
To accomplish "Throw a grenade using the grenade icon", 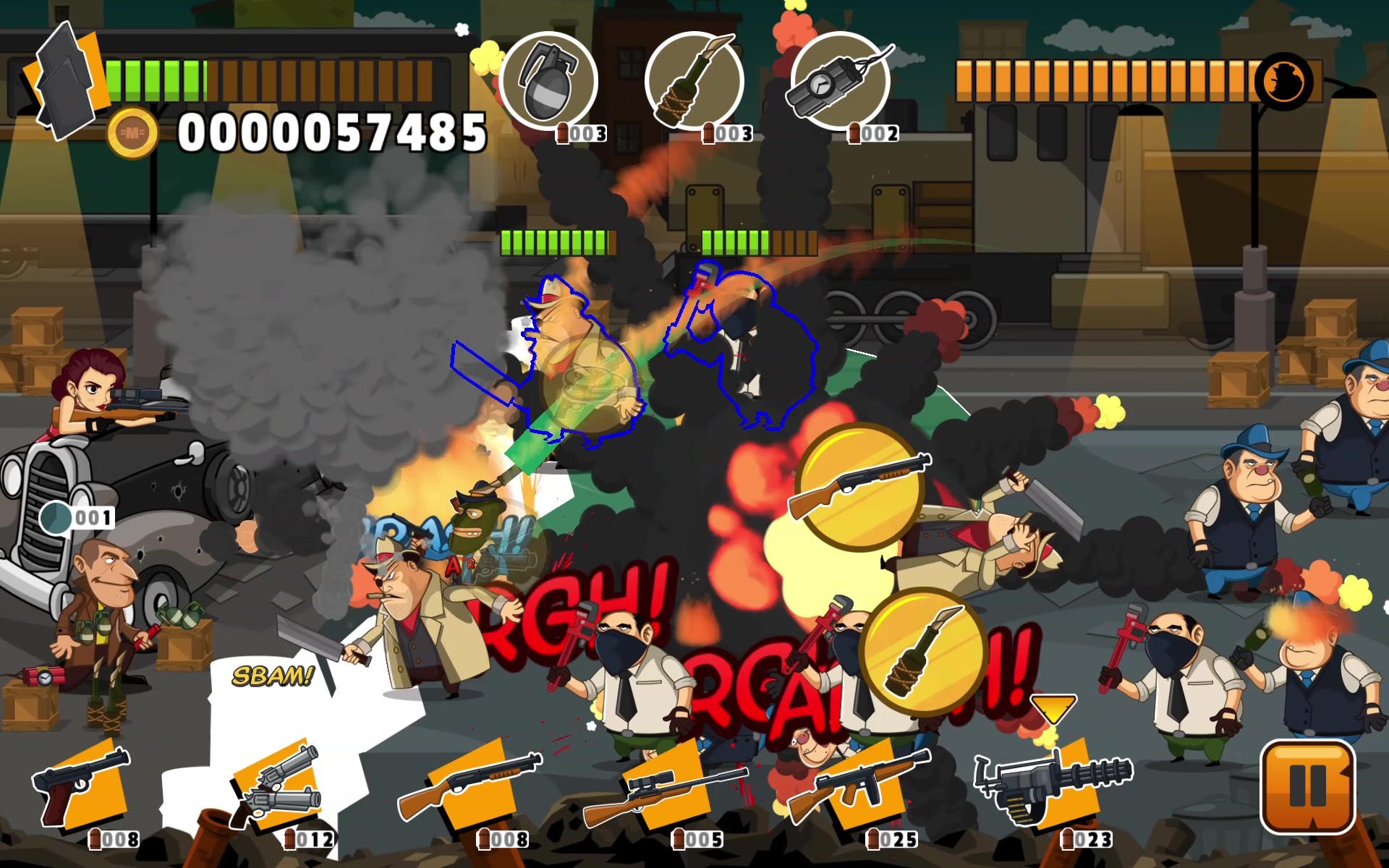I will [551, 81].
